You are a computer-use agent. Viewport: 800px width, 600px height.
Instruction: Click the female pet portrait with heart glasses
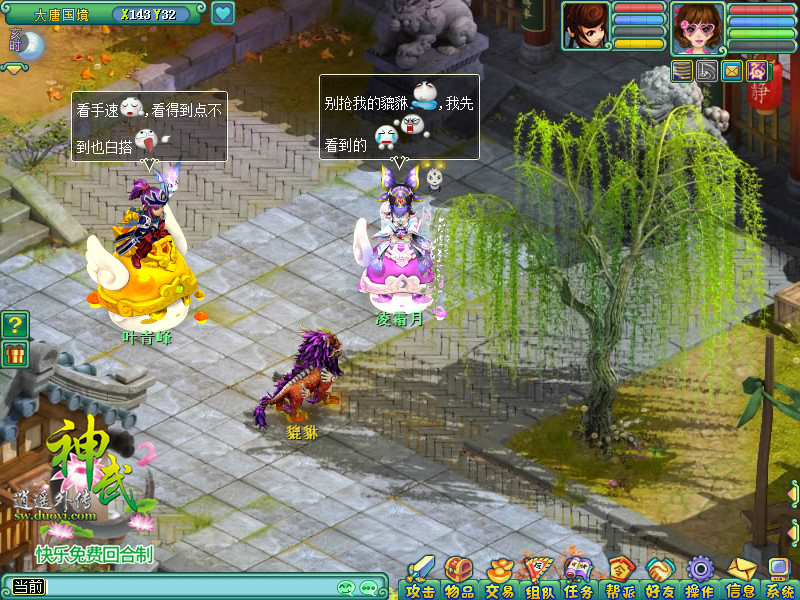click(698, 28)
